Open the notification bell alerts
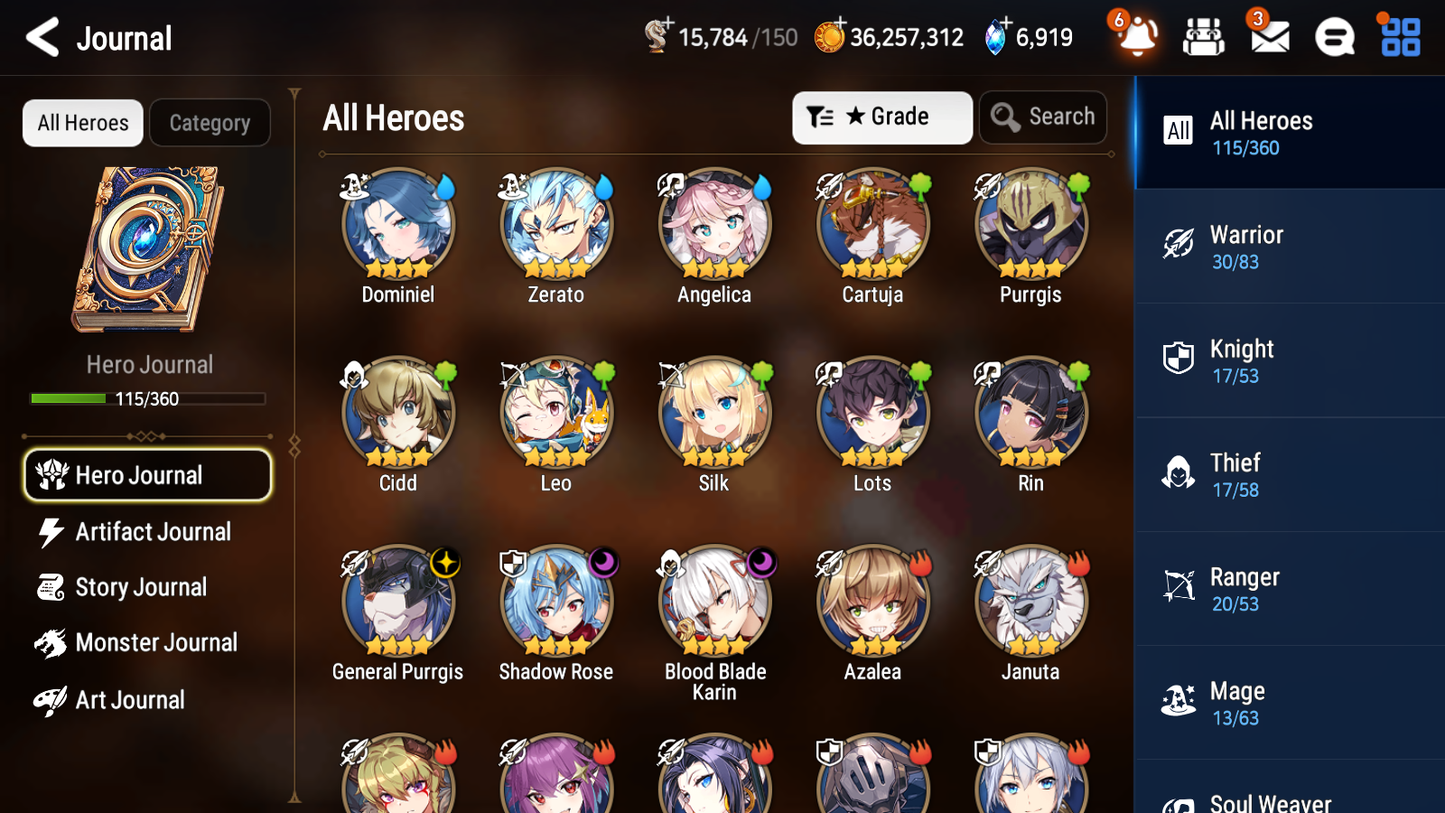The height and width of the screenshot is (813, 1445). [x=1135, y=38]
